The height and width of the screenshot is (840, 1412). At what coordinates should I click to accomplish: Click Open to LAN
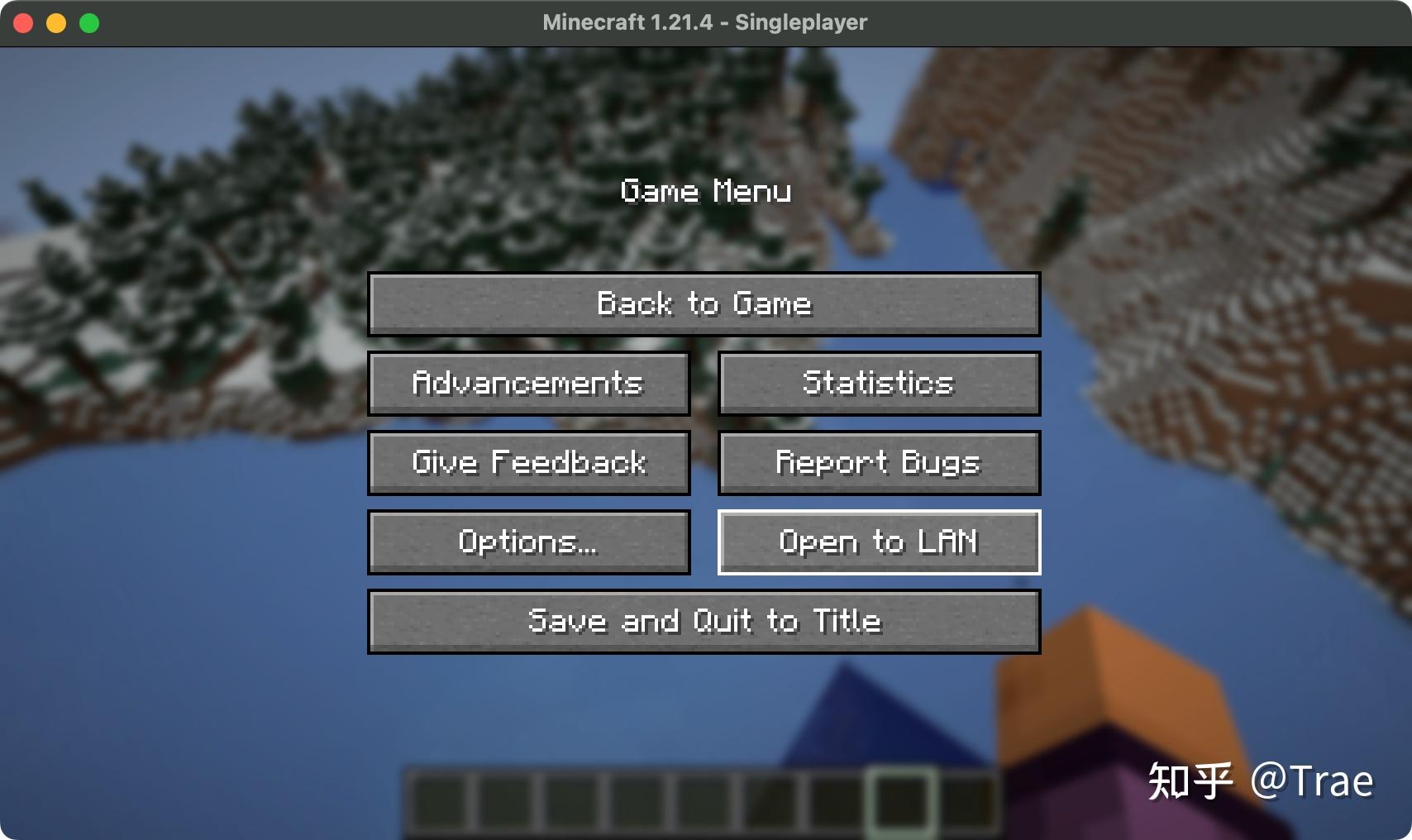[878, 542]
